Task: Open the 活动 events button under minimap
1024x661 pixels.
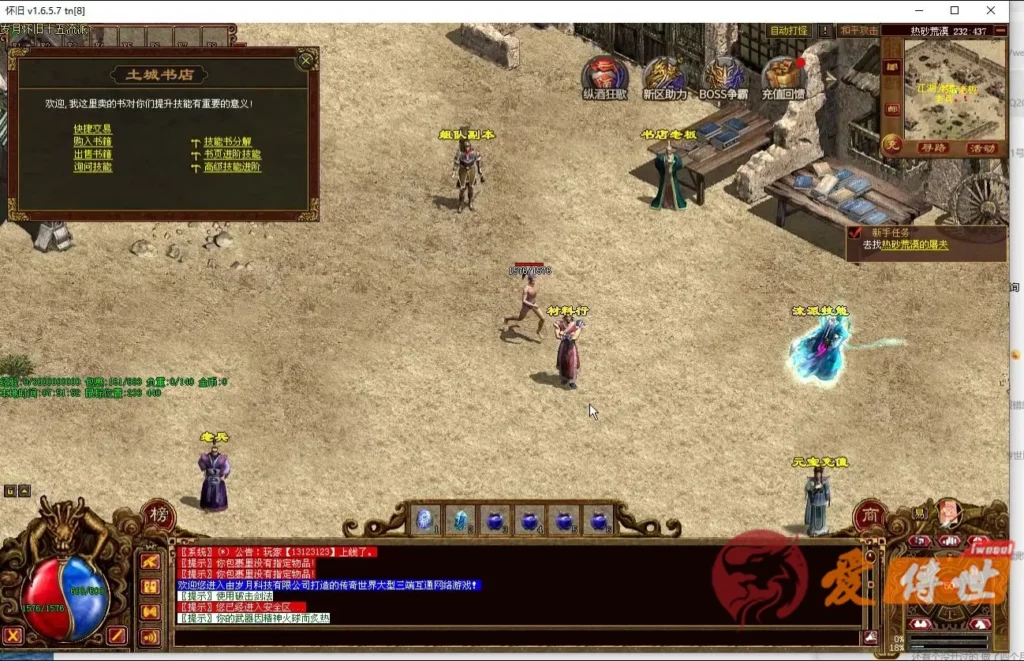Action: [x=983, y=148]
